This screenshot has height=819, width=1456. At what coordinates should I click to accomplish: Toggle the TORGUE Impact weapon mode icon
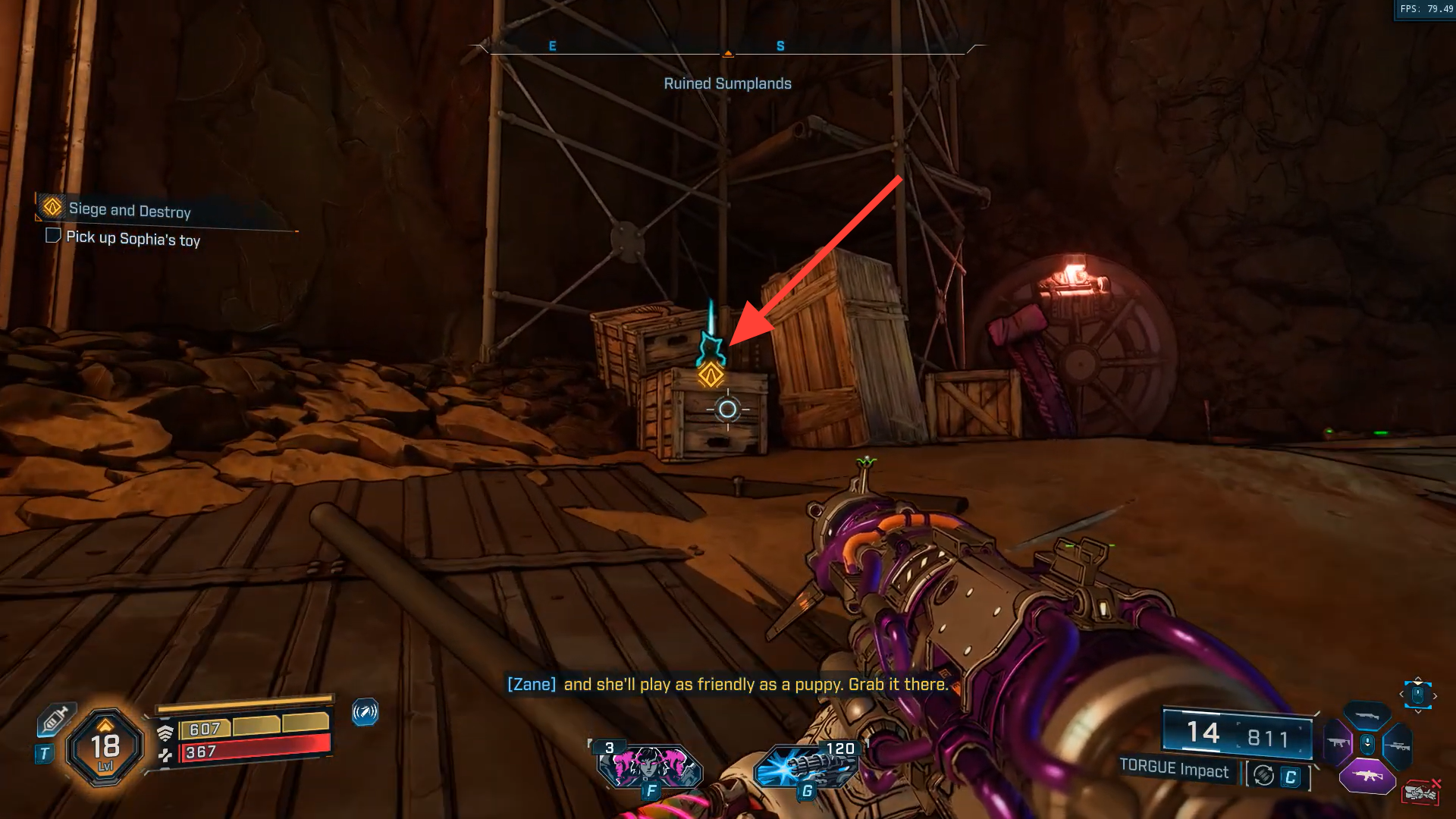pos(1263,776)
